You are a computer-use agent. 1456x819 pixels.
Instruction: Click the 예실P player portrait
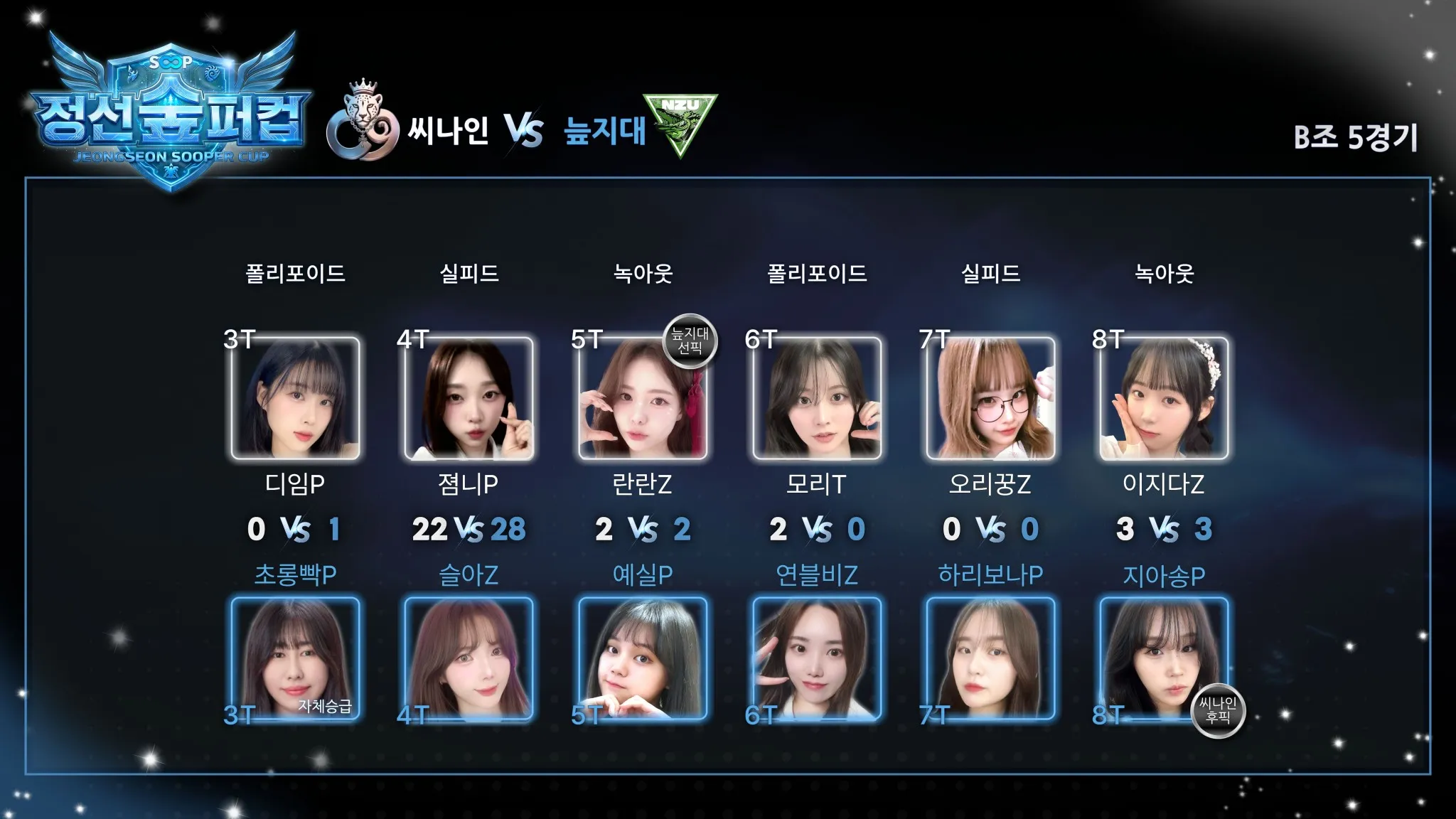pyautogui.click(x=642, y=658)
